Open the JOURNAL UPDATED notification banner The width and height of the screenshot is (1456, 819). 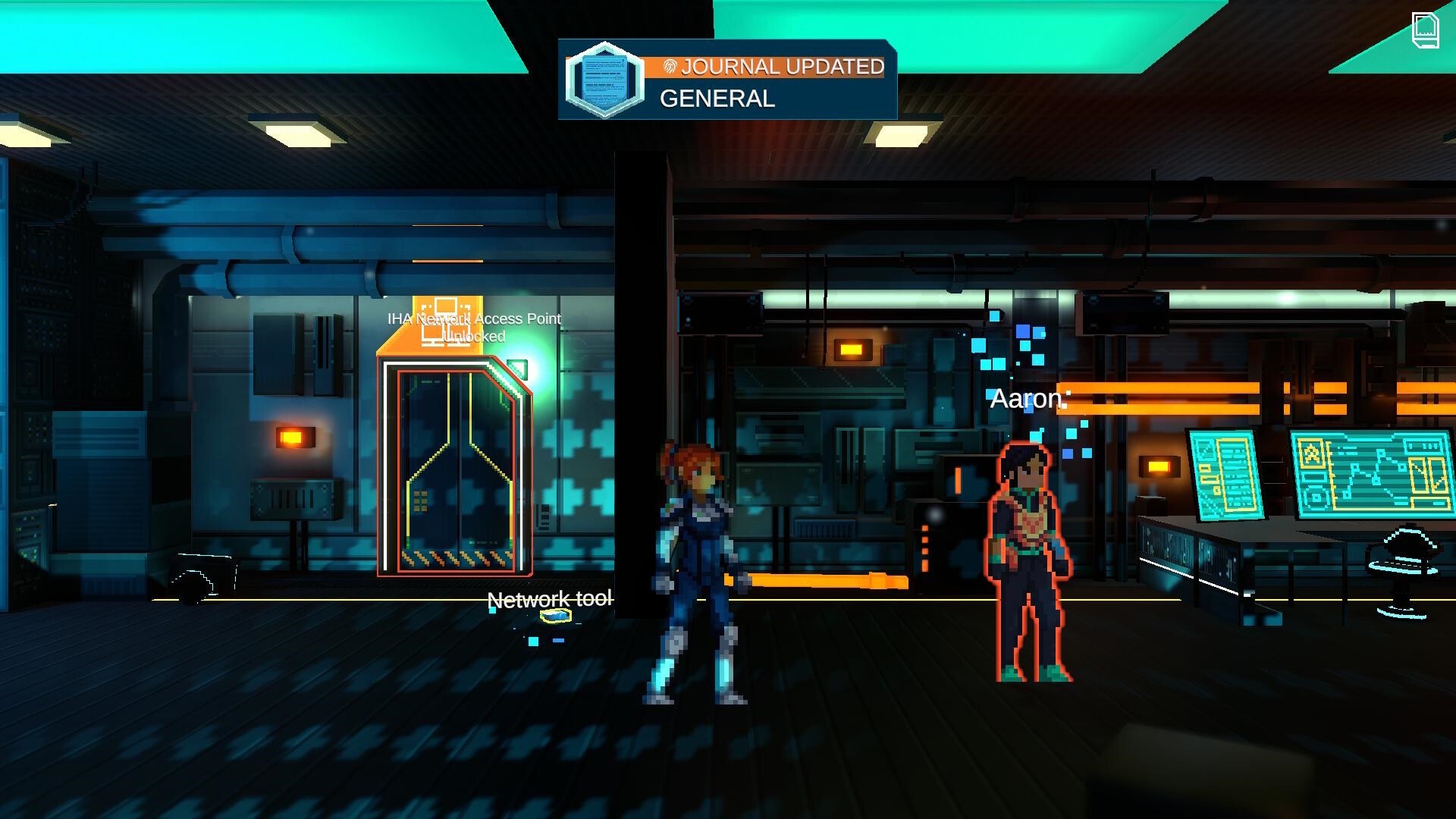tap(781, 67)
